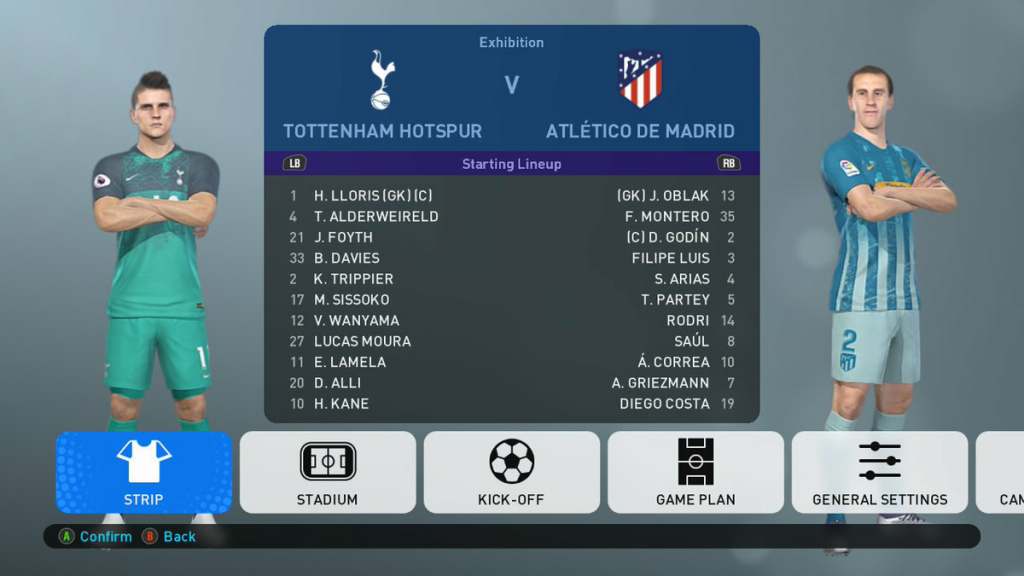Choose the Stadium option
The image size is (1024, 576).
[x=327, y=472]
